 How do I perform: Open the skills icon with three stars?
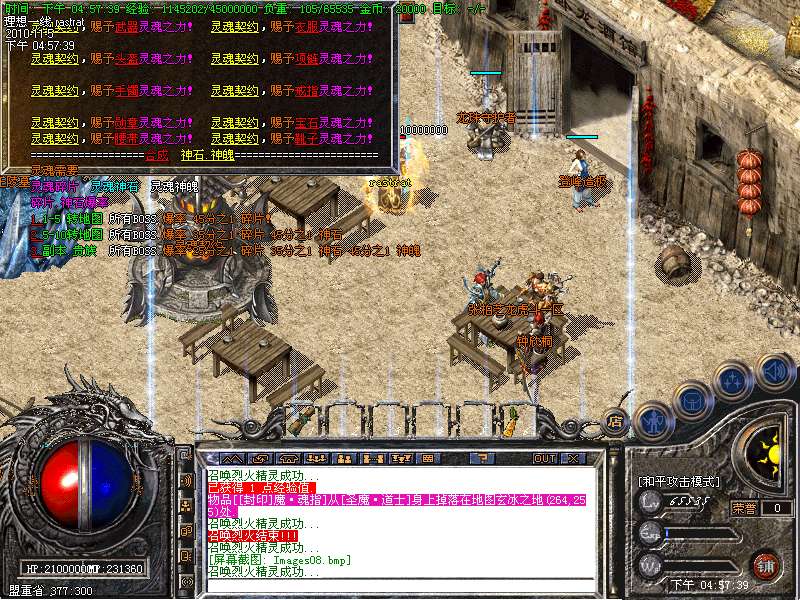pyautogui.click(x=733, y=381)
